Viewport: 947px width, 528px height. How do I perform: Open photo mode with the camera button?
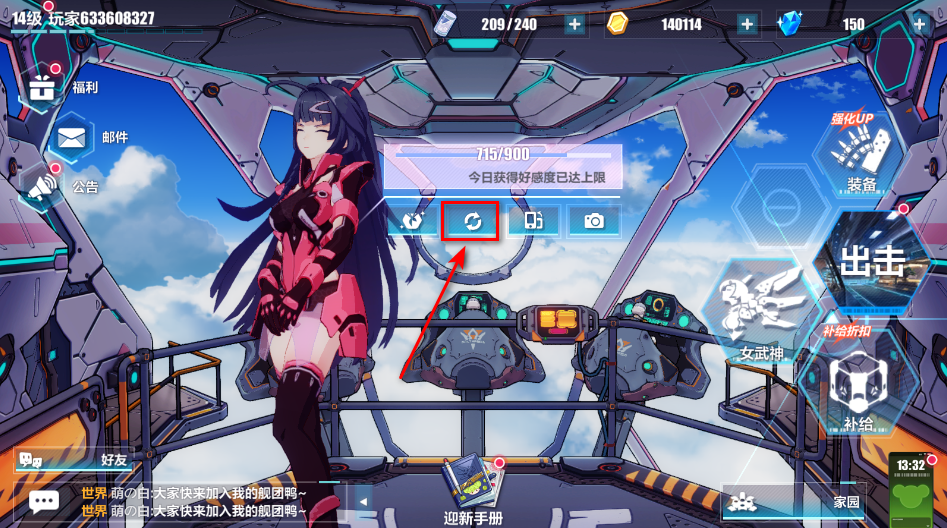[x=595, y=221]
